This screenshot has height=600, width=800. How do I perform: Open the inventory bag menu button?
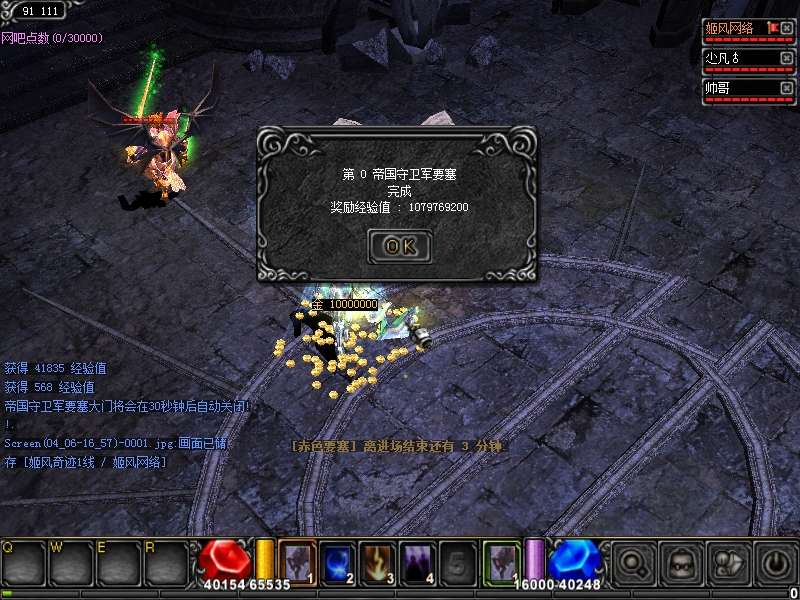727,563
